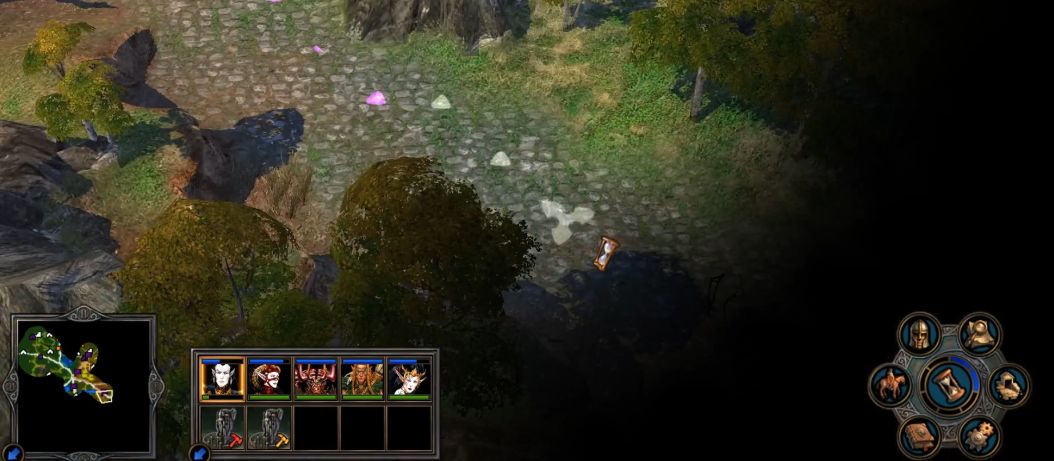This screenshot has width=1054, height=461.
Task: Collapse the hero panel with its blue arrow
Action: tap(198, 453)
